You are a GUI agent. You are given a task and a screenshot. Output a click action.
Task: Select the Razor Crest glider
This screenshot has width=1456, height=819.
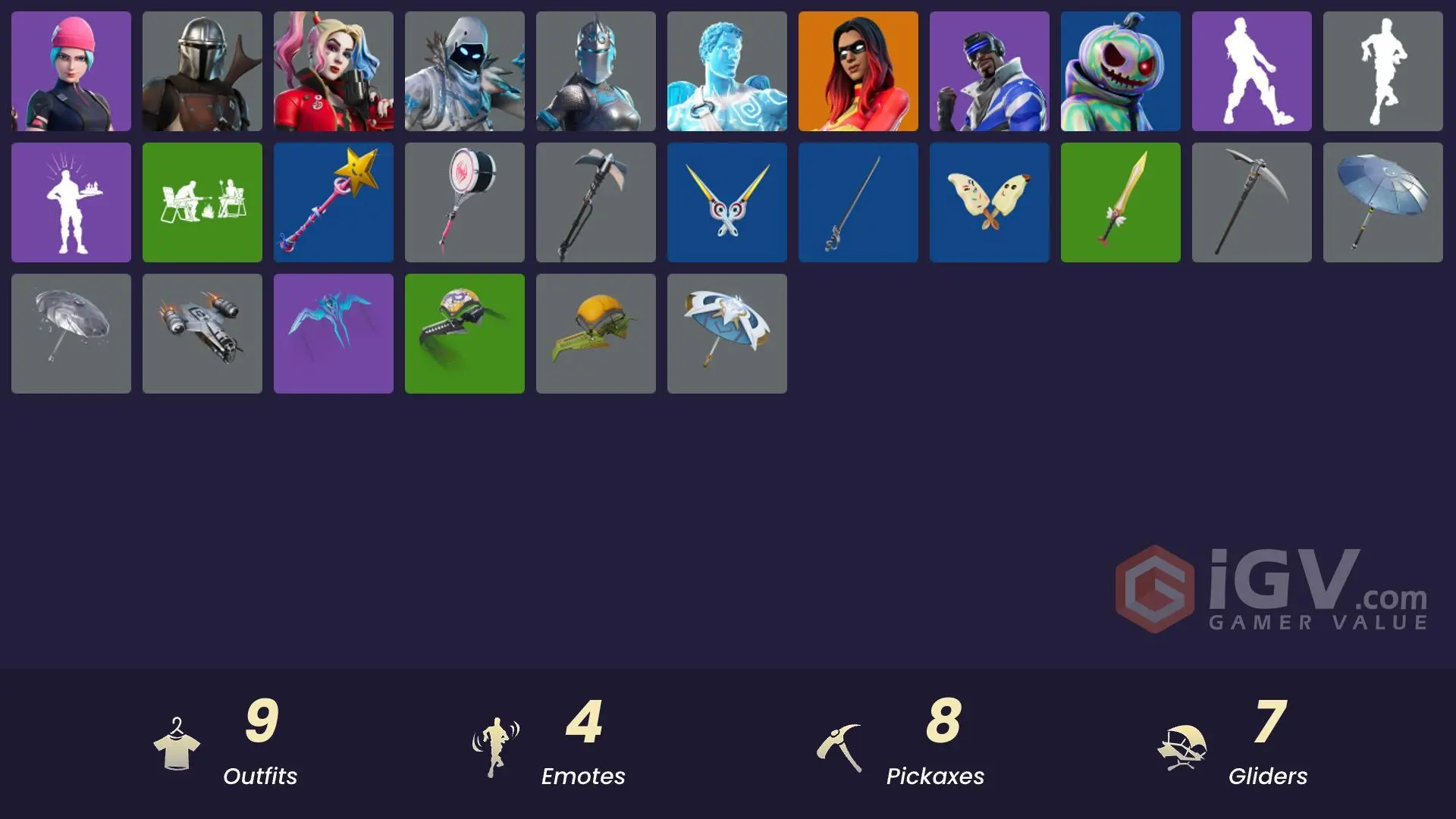pyautogui.click(x=202, y=333)
